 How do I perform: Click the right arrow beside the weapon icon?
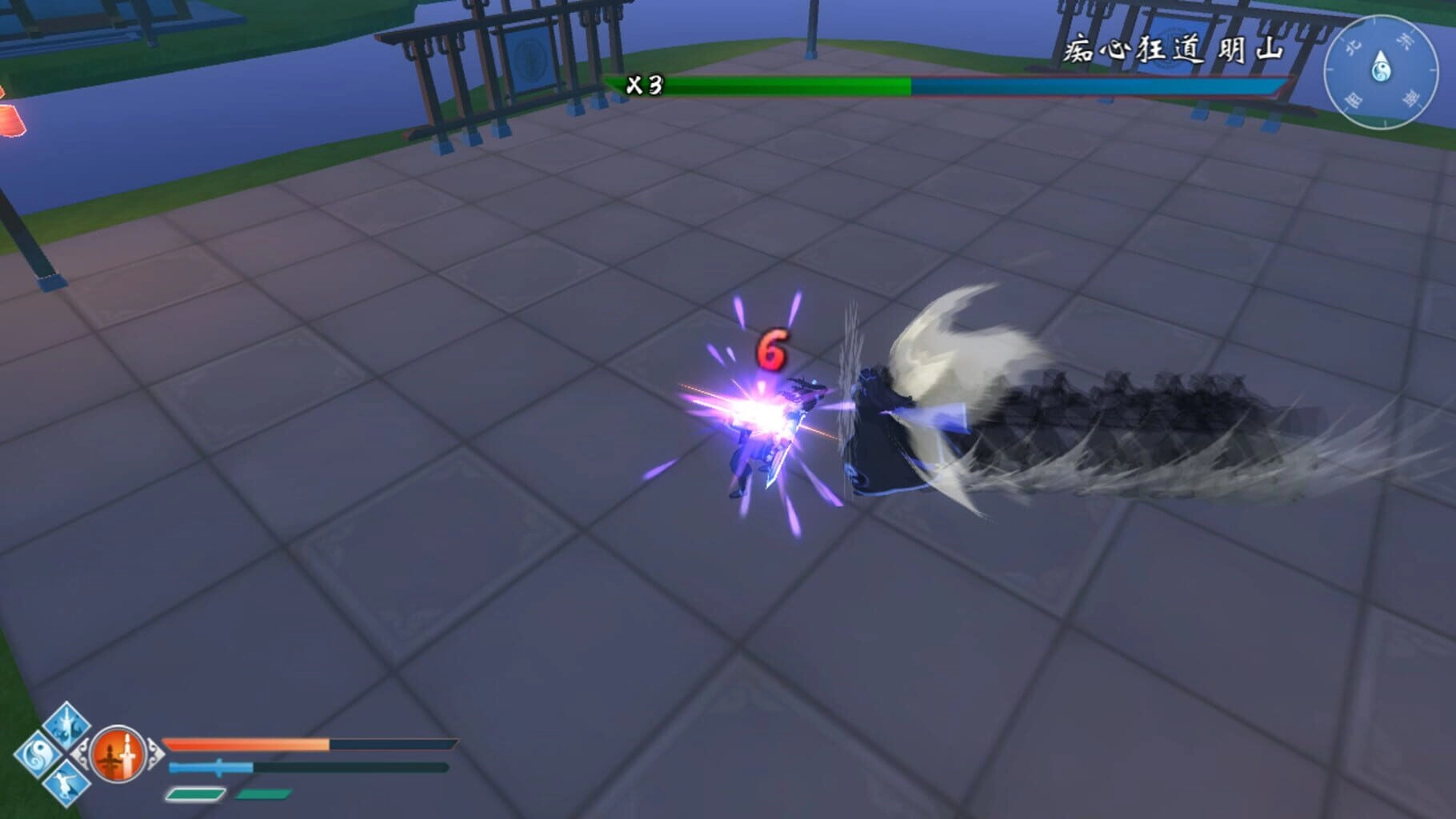pyautogui.click(x=156, y=753)
